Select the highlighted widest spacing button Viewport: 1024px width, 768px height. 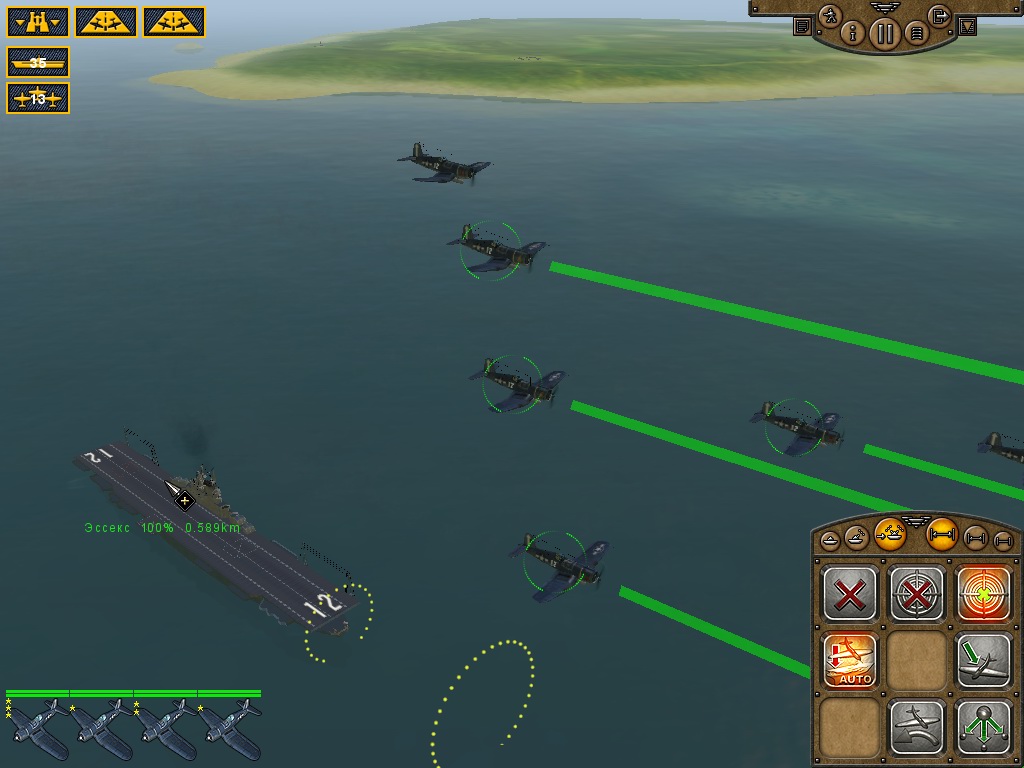point(941,536)
